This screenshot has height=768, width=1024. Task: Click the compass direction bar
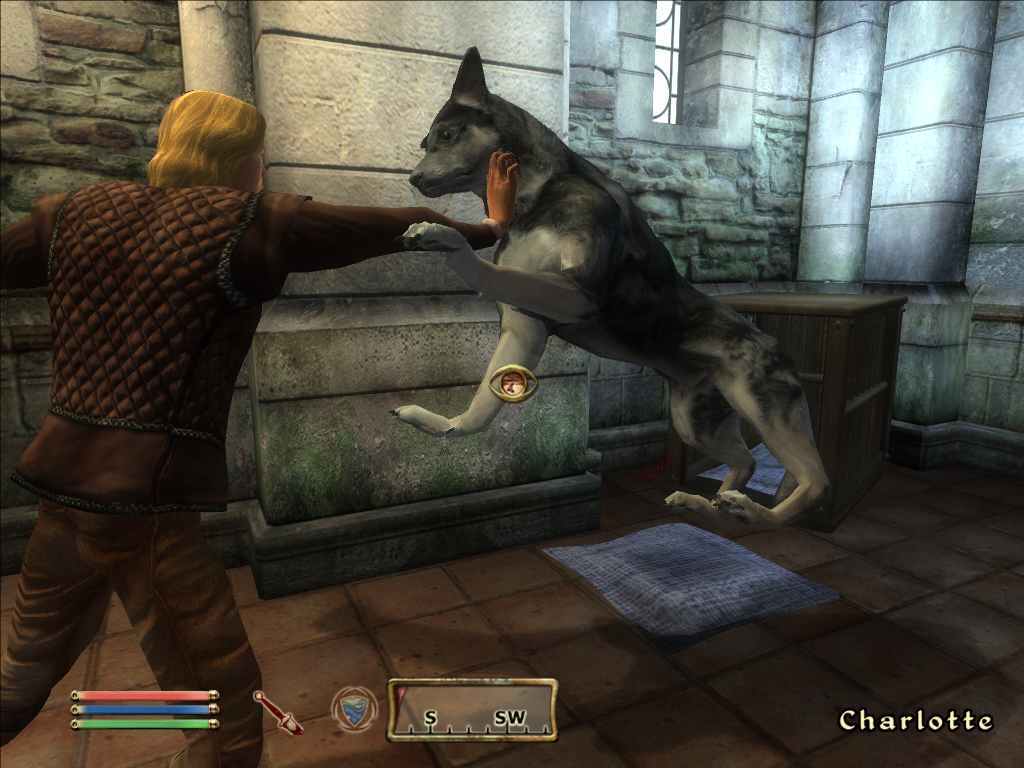[472, 710]
